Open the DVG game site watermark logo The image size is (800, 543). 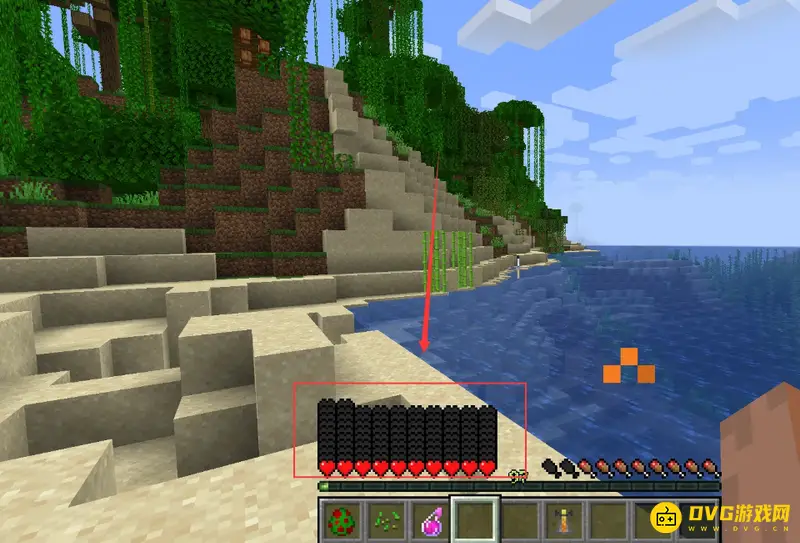[x=722, y=517]
